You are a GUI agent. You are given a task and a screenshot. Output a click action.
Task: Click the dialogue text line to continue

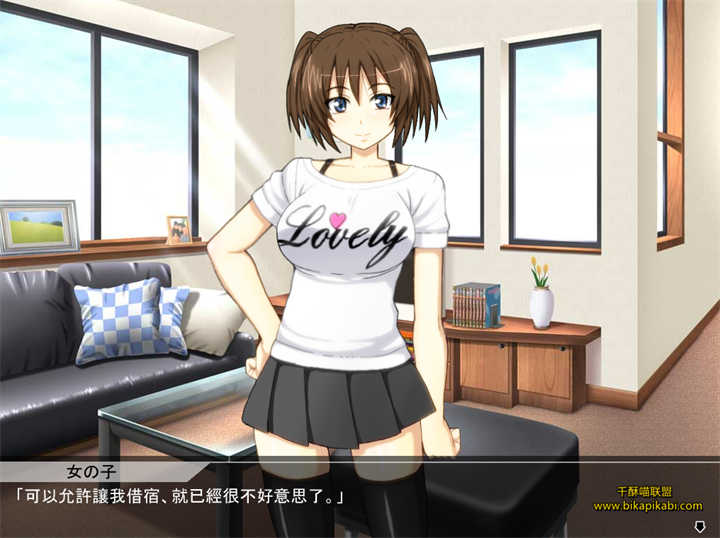pyautogui.click(x=180, y=496)
